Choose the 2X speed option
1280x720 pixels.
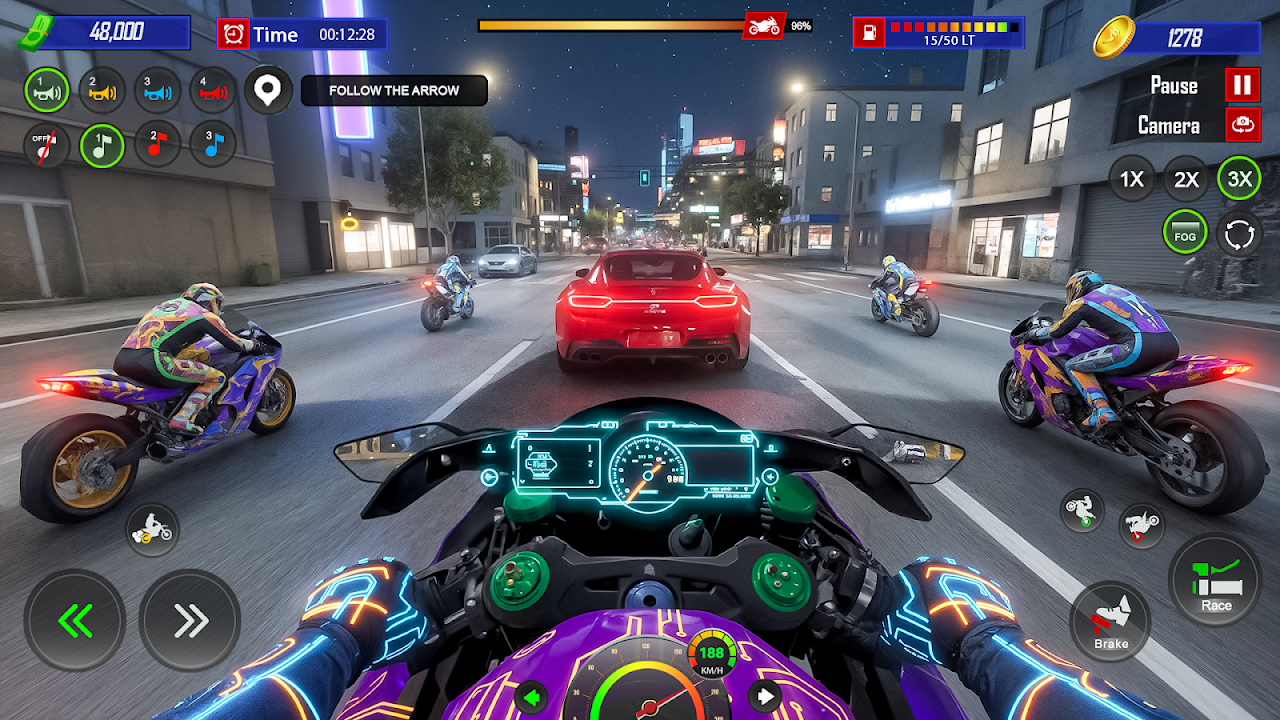(x=1185, y=180)
